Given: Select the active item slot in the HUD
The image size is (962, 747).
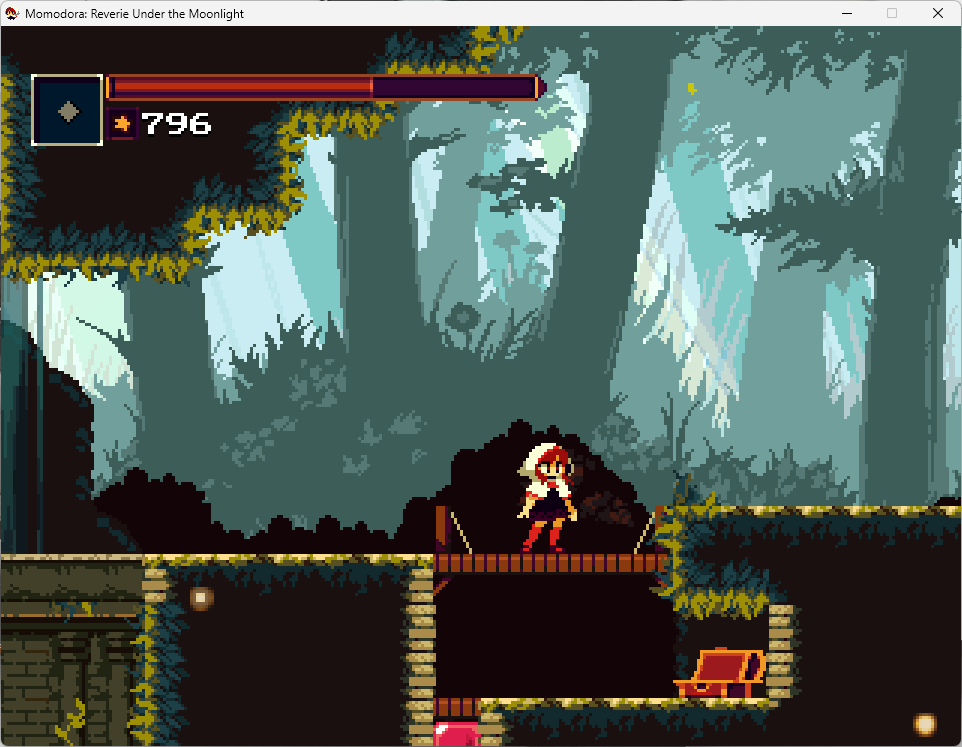Looking at the screenshot, I should 67,110.
